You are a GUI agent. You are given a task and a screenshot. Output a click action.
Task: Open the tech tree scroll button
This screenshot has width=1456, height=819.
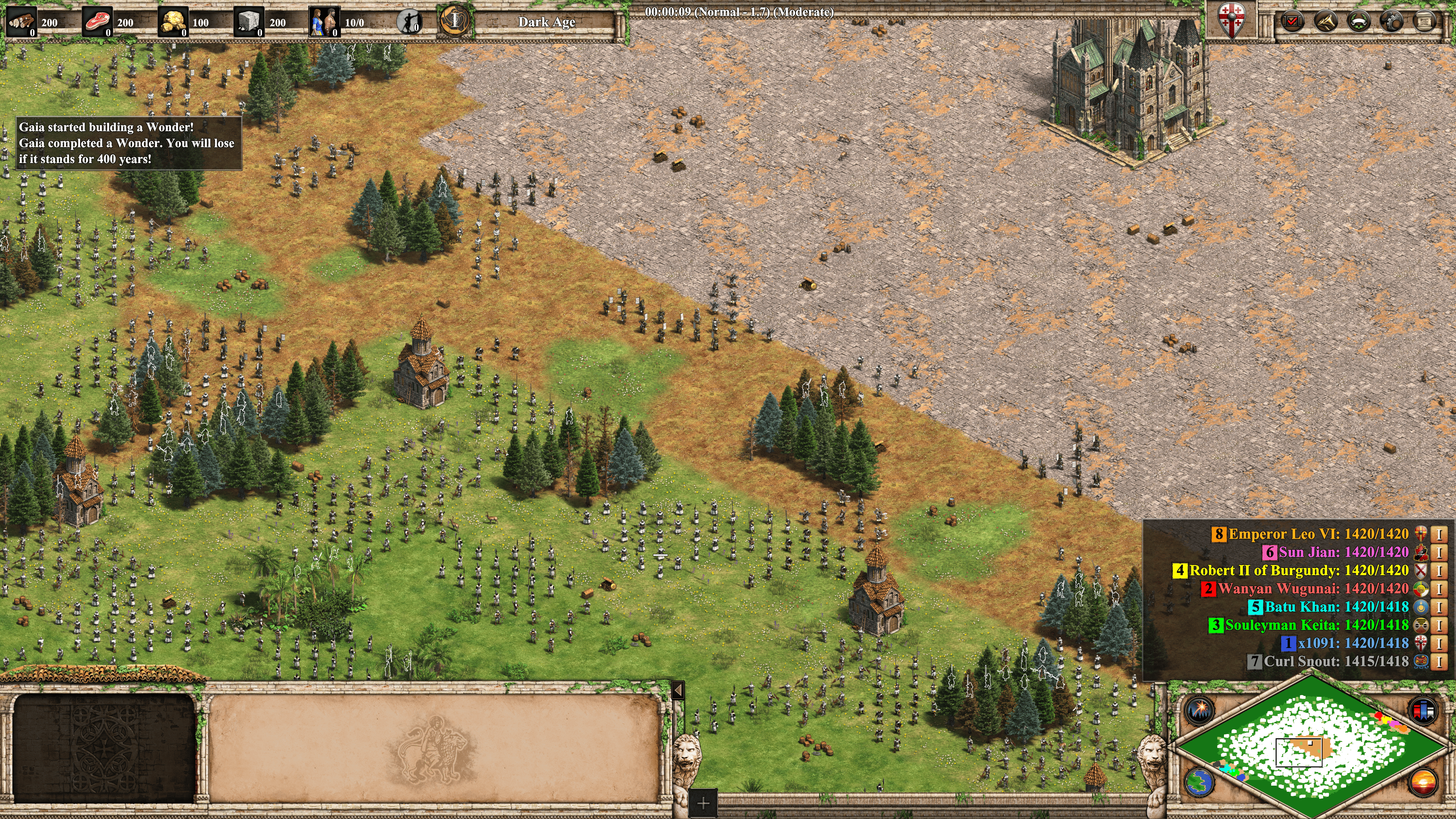tap(1425, 22)
